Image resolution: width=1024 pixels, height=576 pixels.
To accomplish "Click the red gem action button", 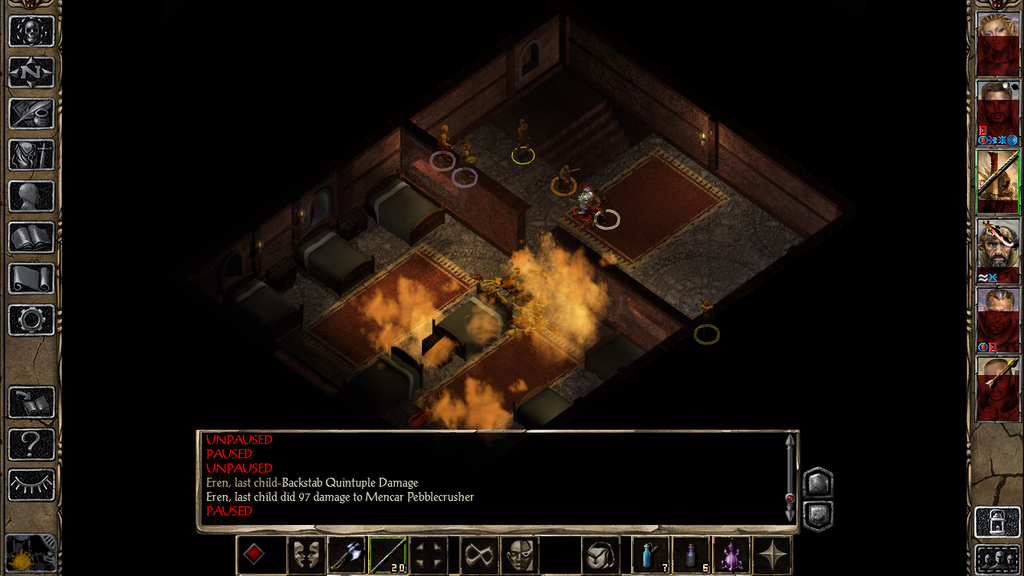I will (254, 555).
